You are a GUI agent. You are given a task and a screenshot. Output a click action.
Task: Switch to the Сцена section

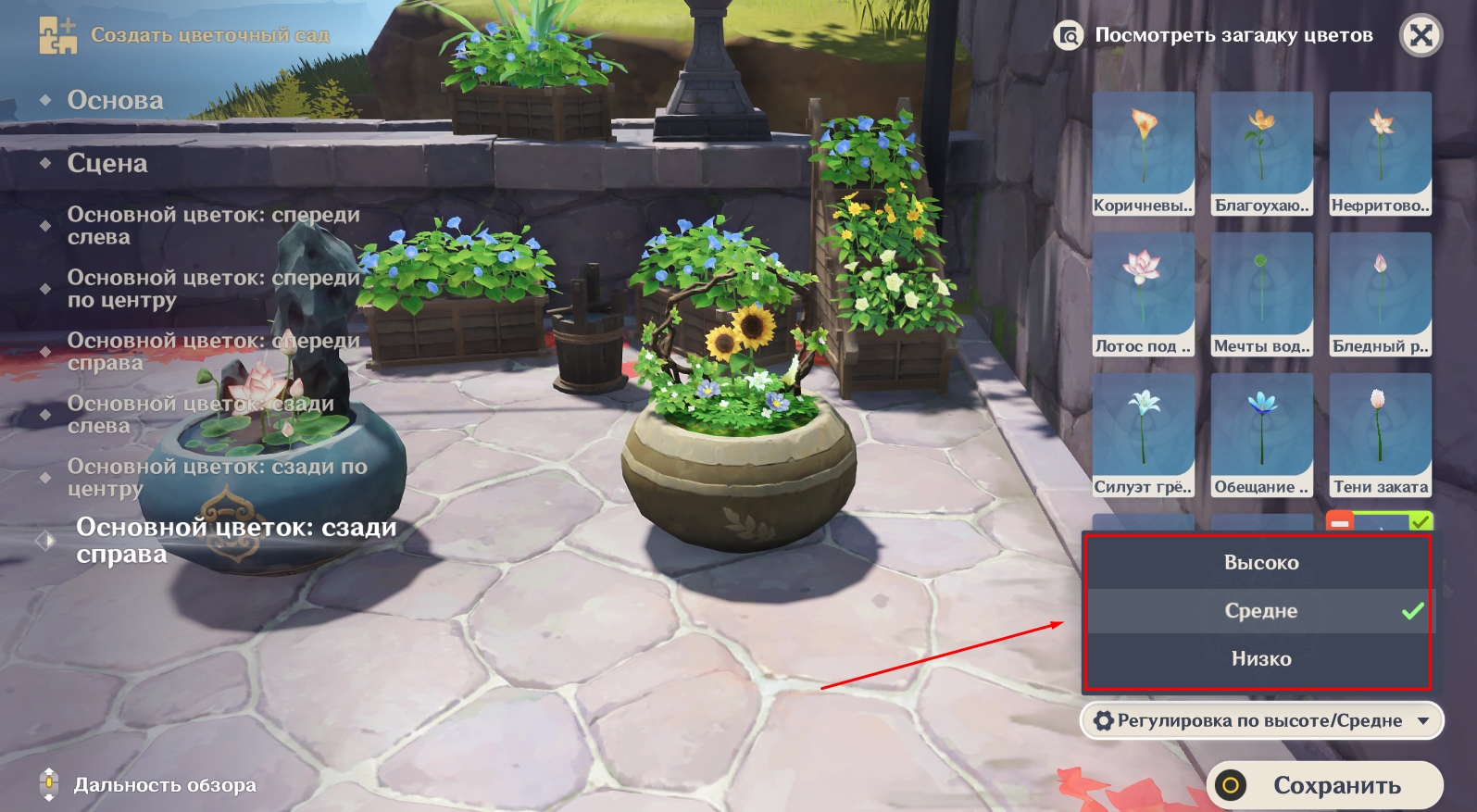[107, 163]
